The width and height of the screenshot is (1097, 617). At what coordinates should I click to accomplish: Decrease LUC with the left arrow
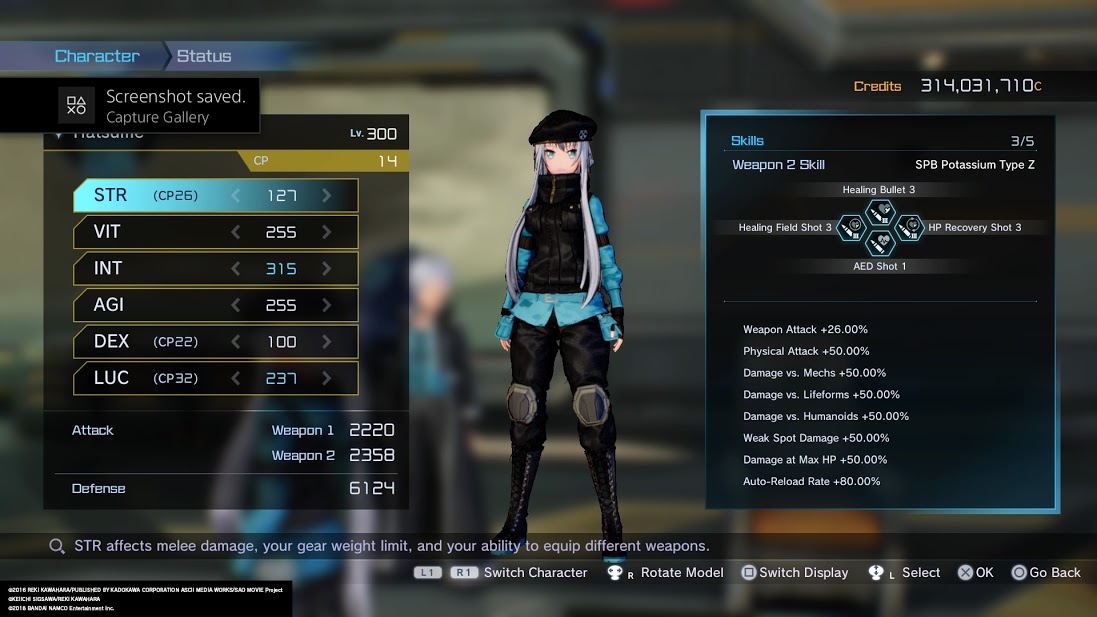(x=236, y=378)
